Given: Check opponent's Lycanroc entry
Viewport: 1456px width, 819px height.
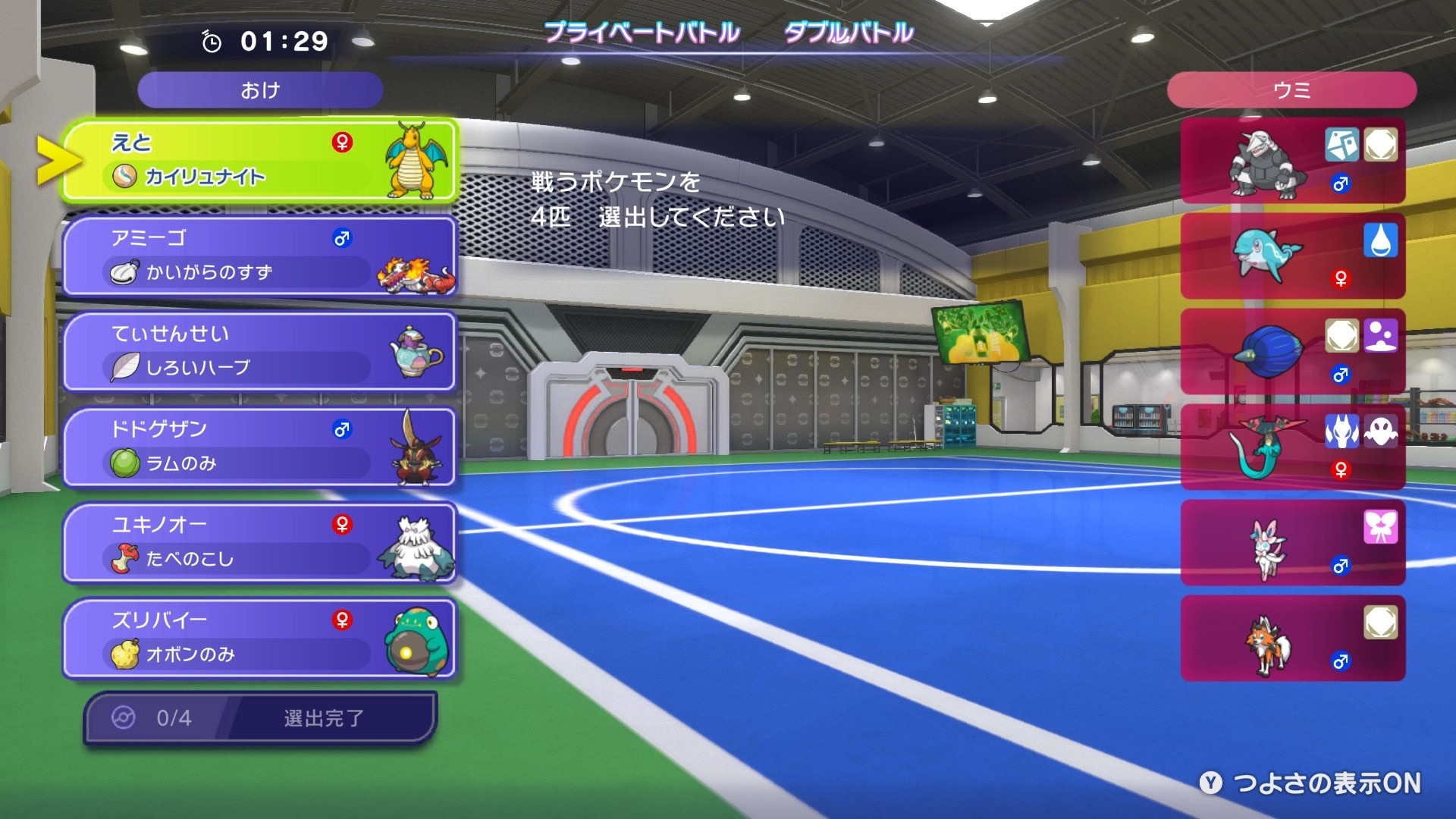Looking at the screenshot, I should (x=1292, y=639).
